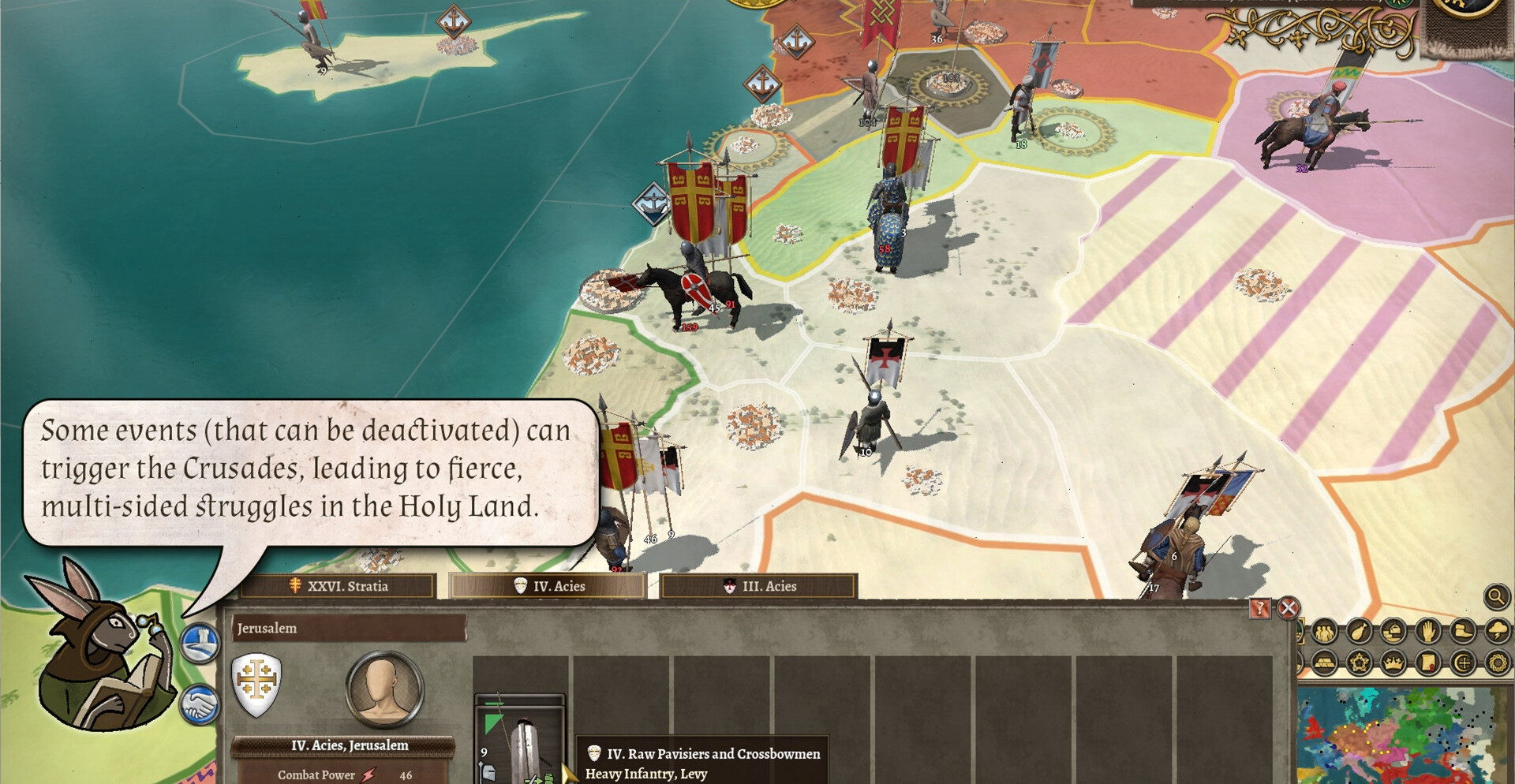Switch to the XXVI. Stratia army tab
Screen dimensions: 1515x784
[x=339, y=586]
